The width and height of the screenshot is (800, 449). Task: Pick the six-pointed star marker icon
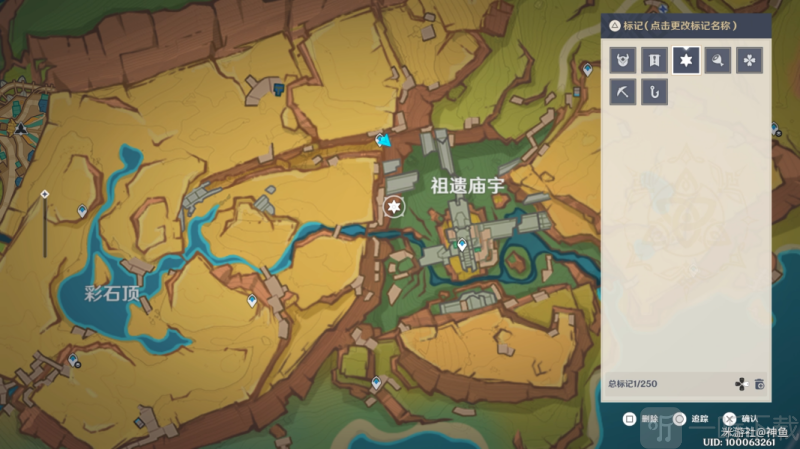[686, 61]
